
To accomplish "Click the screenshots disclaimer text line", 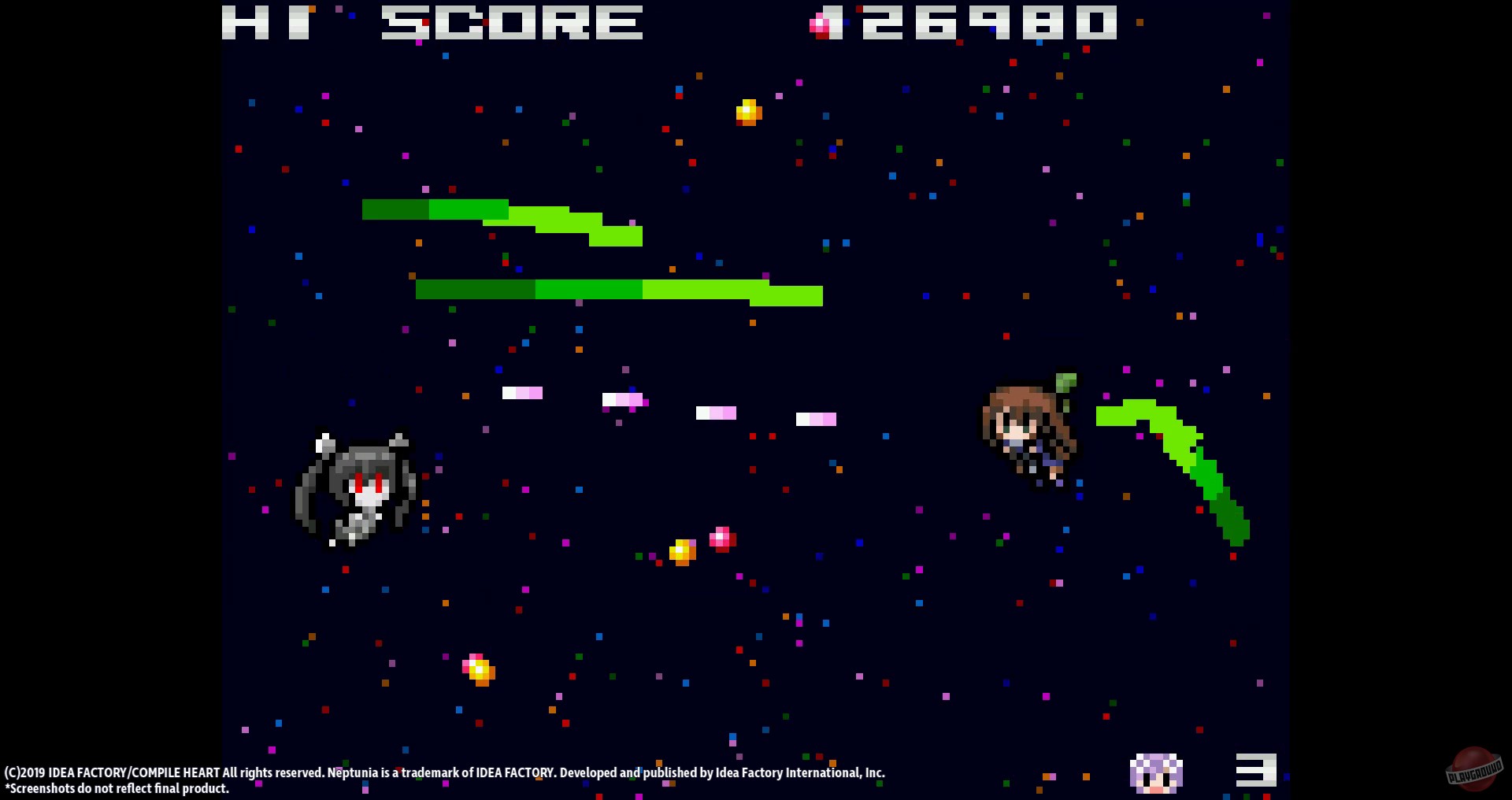I will click(x=117, y=788).
